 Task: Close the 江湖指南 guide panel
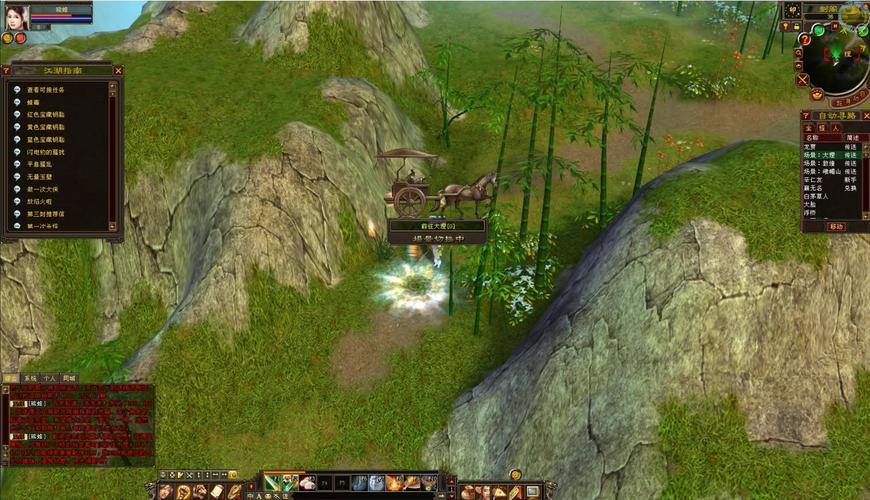(x=118, y=71)
